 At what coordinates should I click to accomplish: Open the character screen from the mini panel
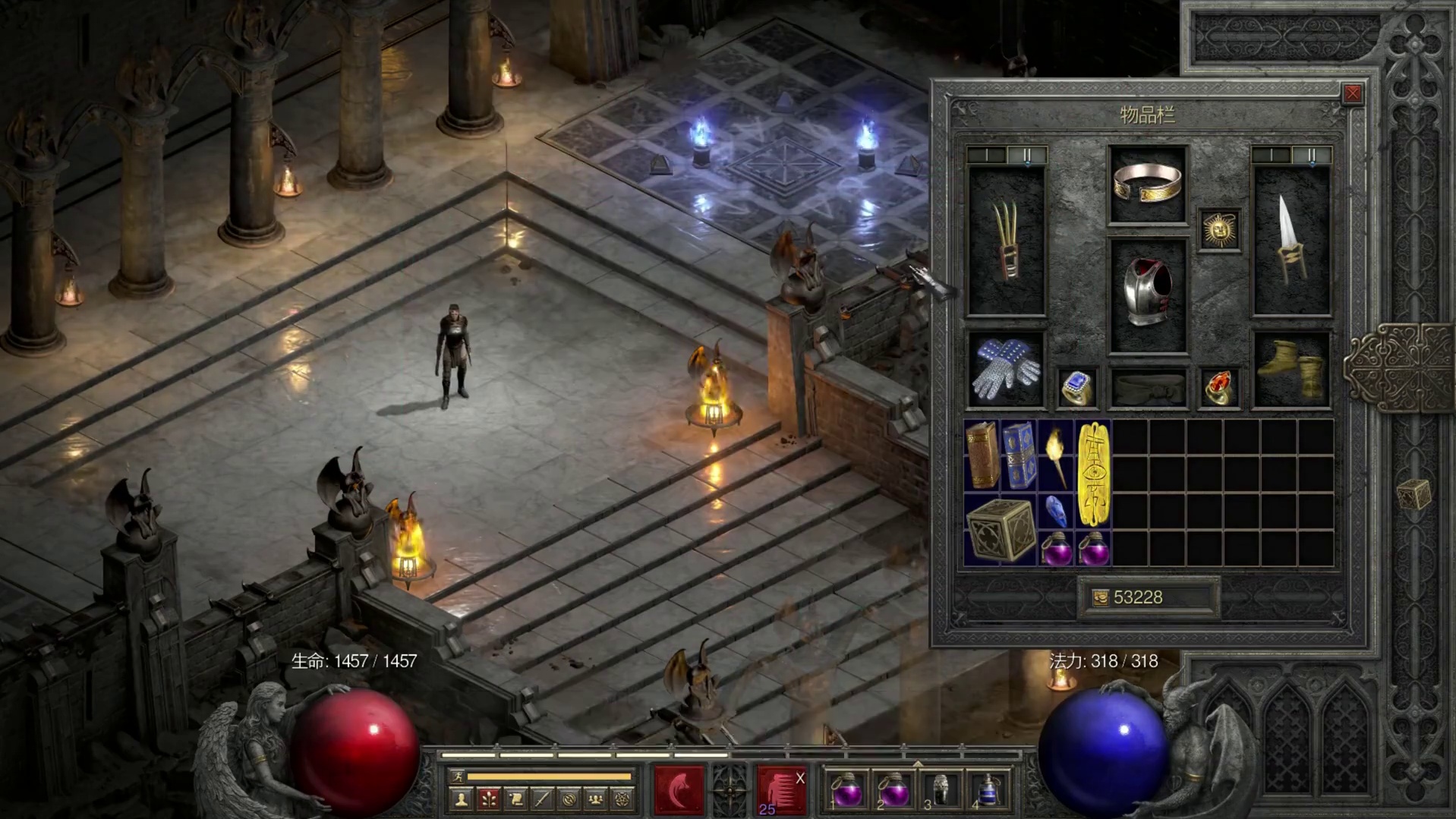click(461, 799)
